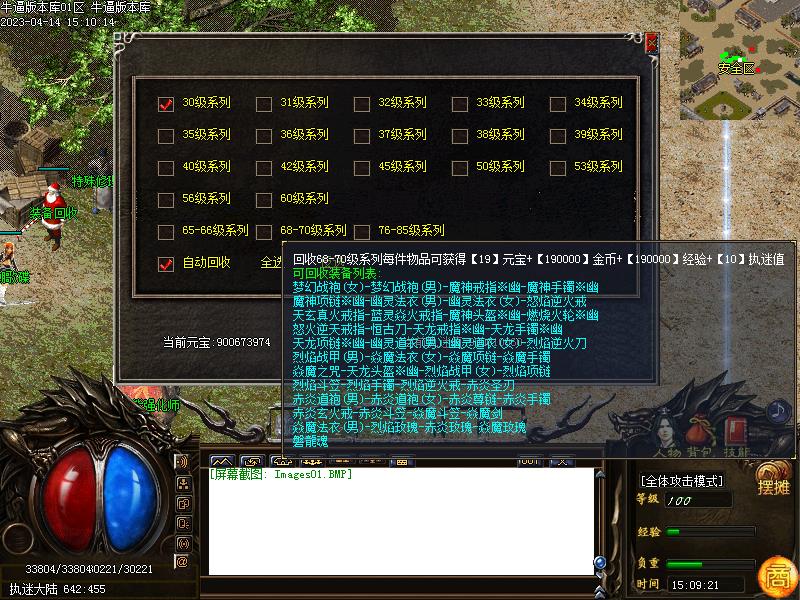Image resolution: width=800 pixels, height=600 pixels.
Task: Close the equipment recycle window
Action: (651, 42)
